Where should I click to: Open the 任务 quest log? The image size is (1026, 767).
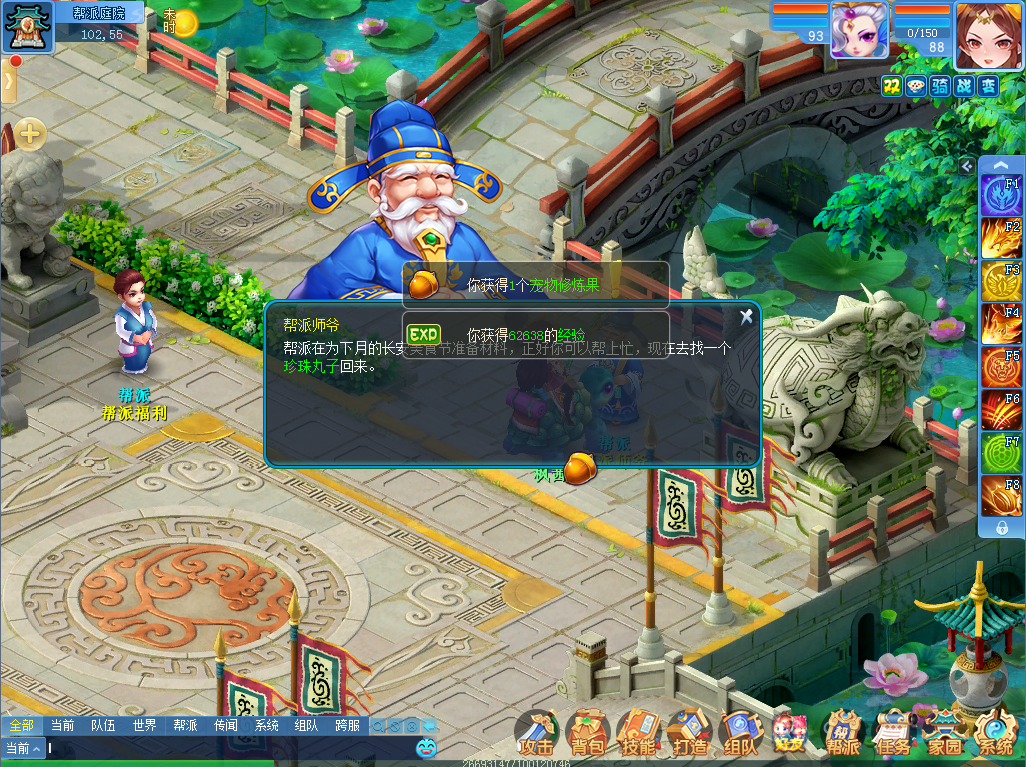coord(894,735)
